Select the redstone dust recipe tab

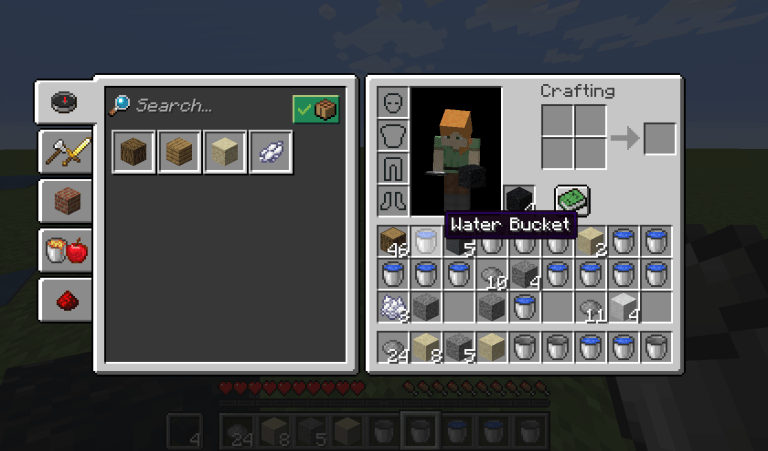click(64, 298)
